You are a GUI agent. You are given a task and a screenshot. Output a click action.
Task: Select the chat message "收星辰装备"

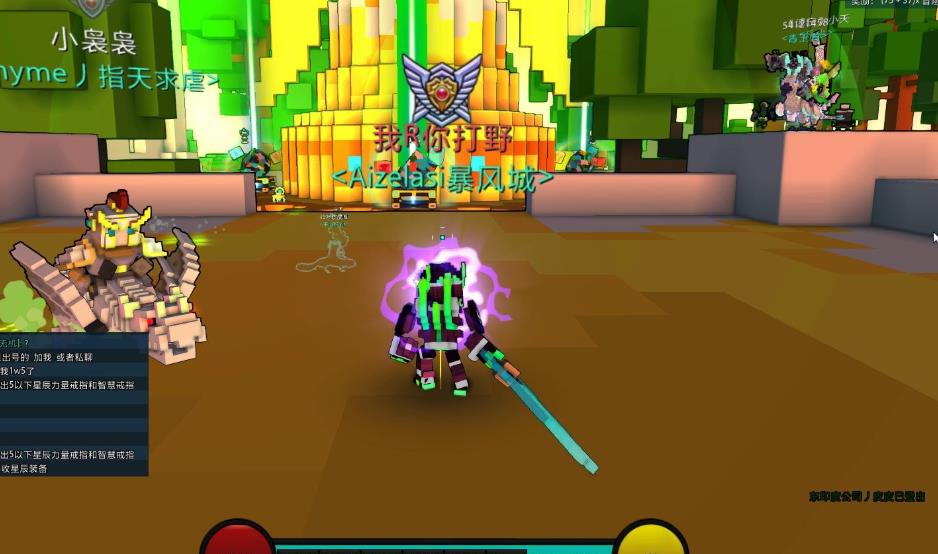click(25, 468)
